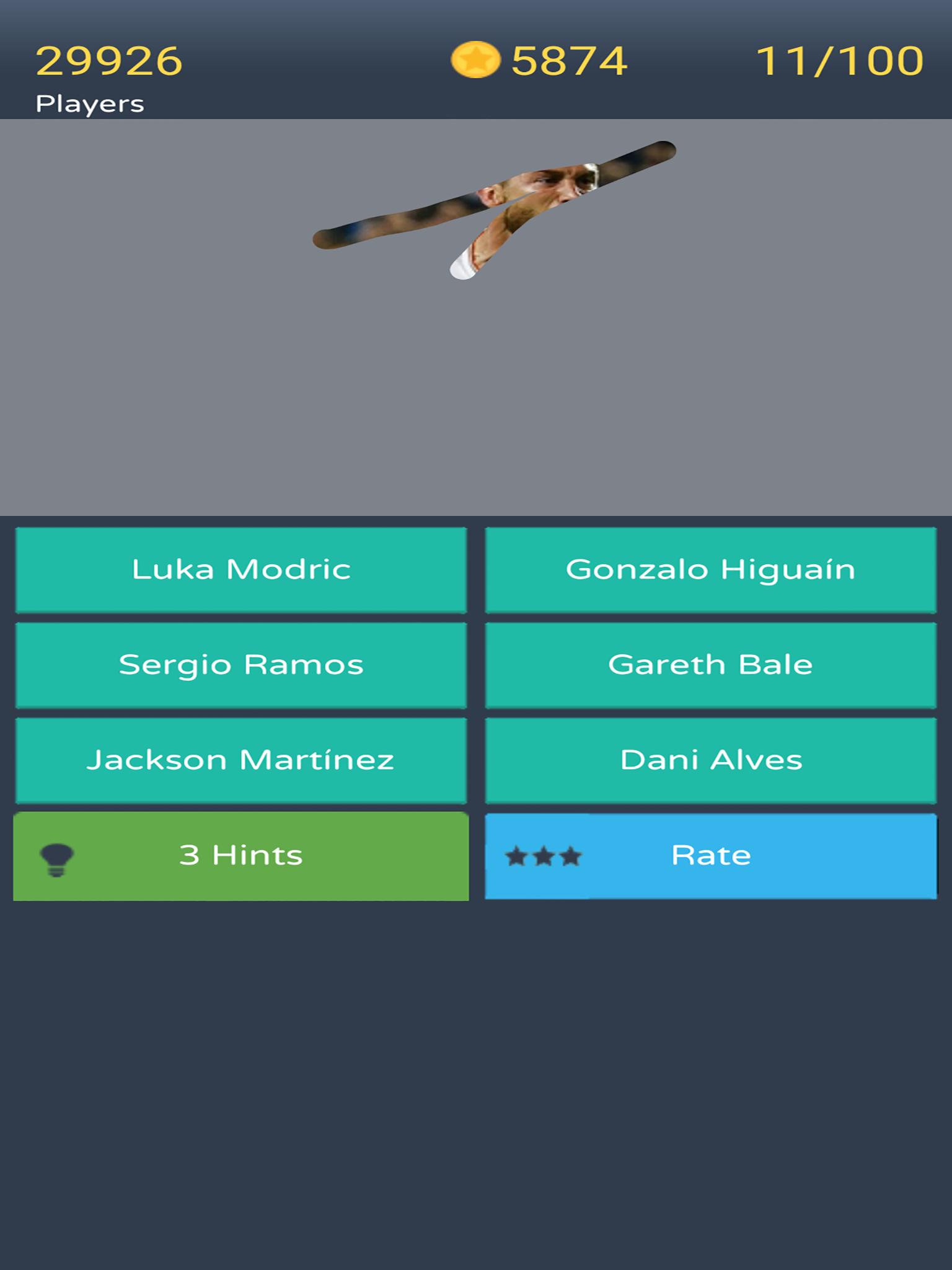Screen dimensions: 952x1270
Task: Pick Dani Alves
Action: (x=712, y=758)
